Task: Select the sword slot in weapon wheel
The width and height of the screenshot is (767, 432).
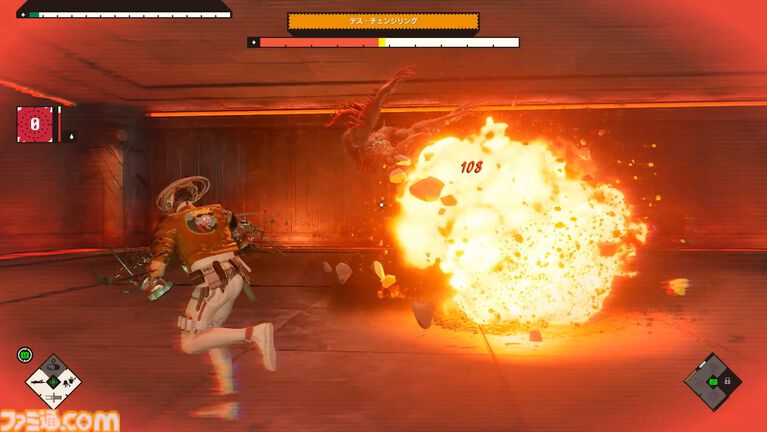Action: pos(53,397)
